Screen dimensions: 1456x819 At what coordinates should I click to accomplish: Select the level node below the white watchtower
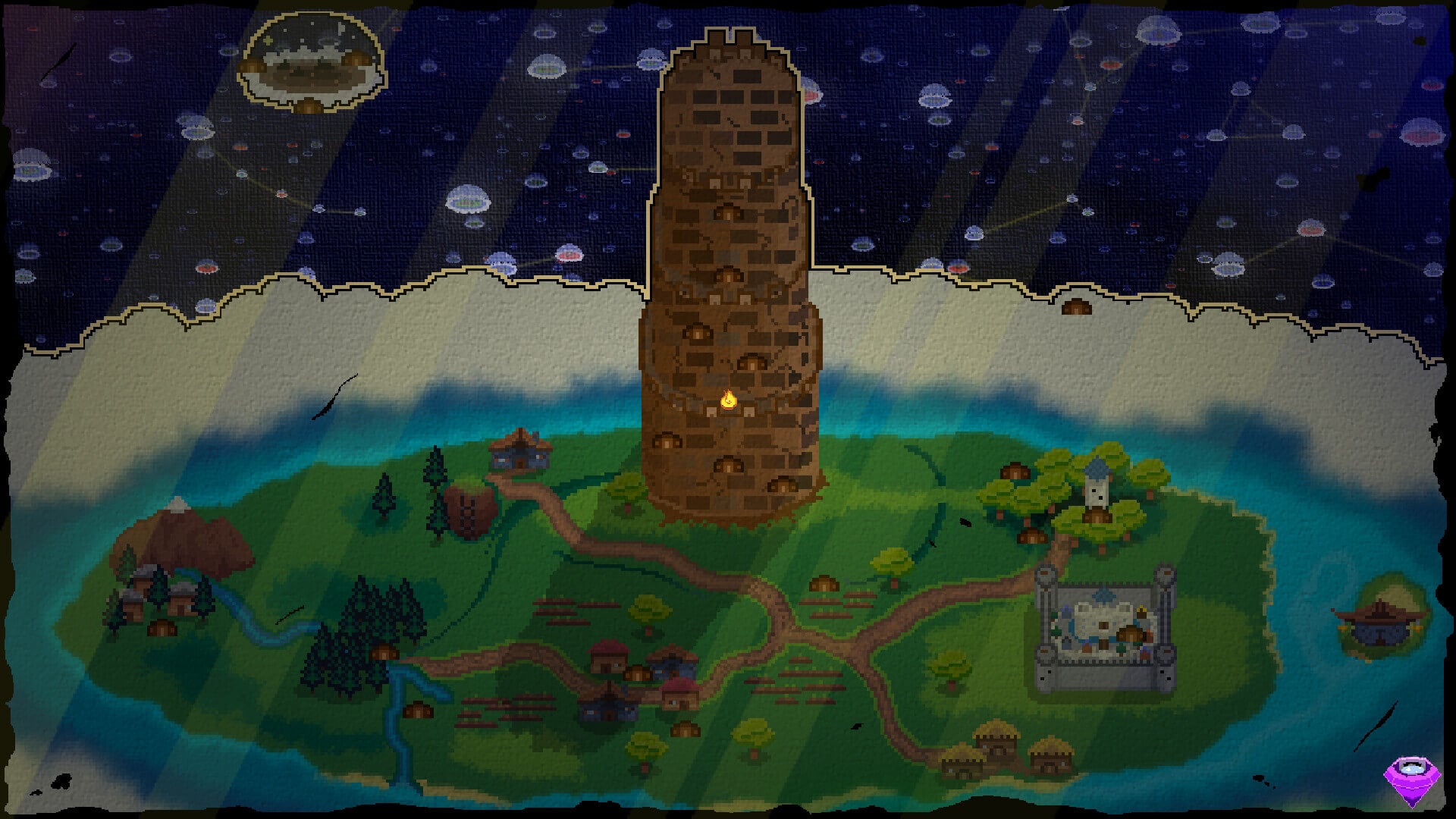[1093, 515]
